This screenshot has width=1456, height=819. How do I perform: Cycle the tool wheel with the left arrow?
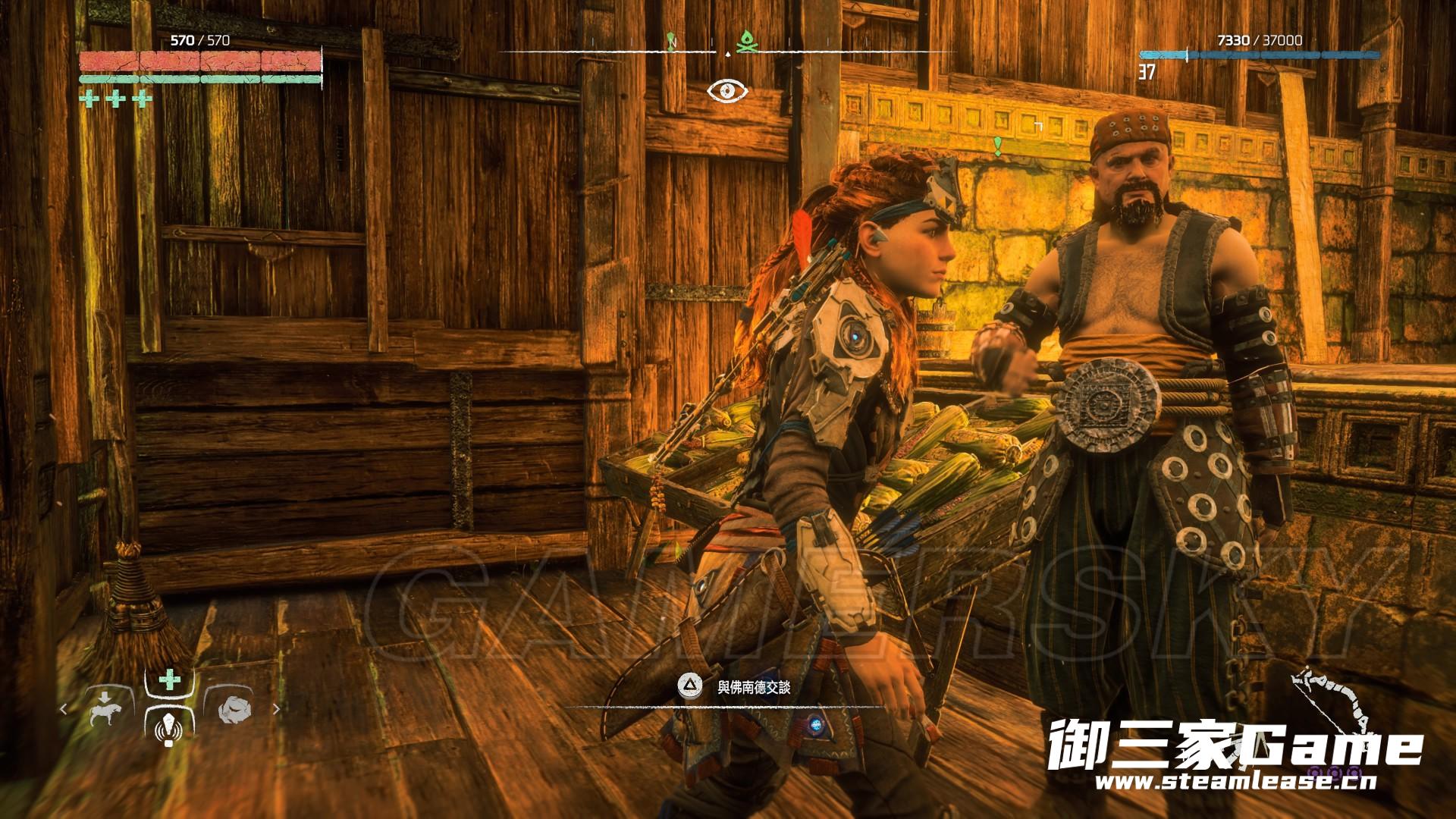(64, 710)
